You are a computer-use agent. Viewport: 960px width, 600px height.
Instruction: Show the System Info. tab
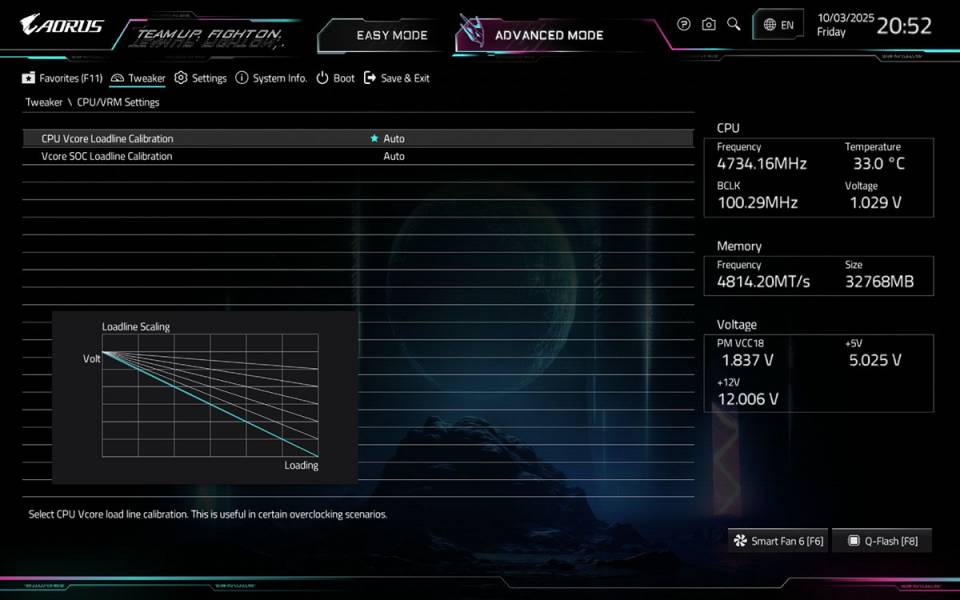(272, 78)
